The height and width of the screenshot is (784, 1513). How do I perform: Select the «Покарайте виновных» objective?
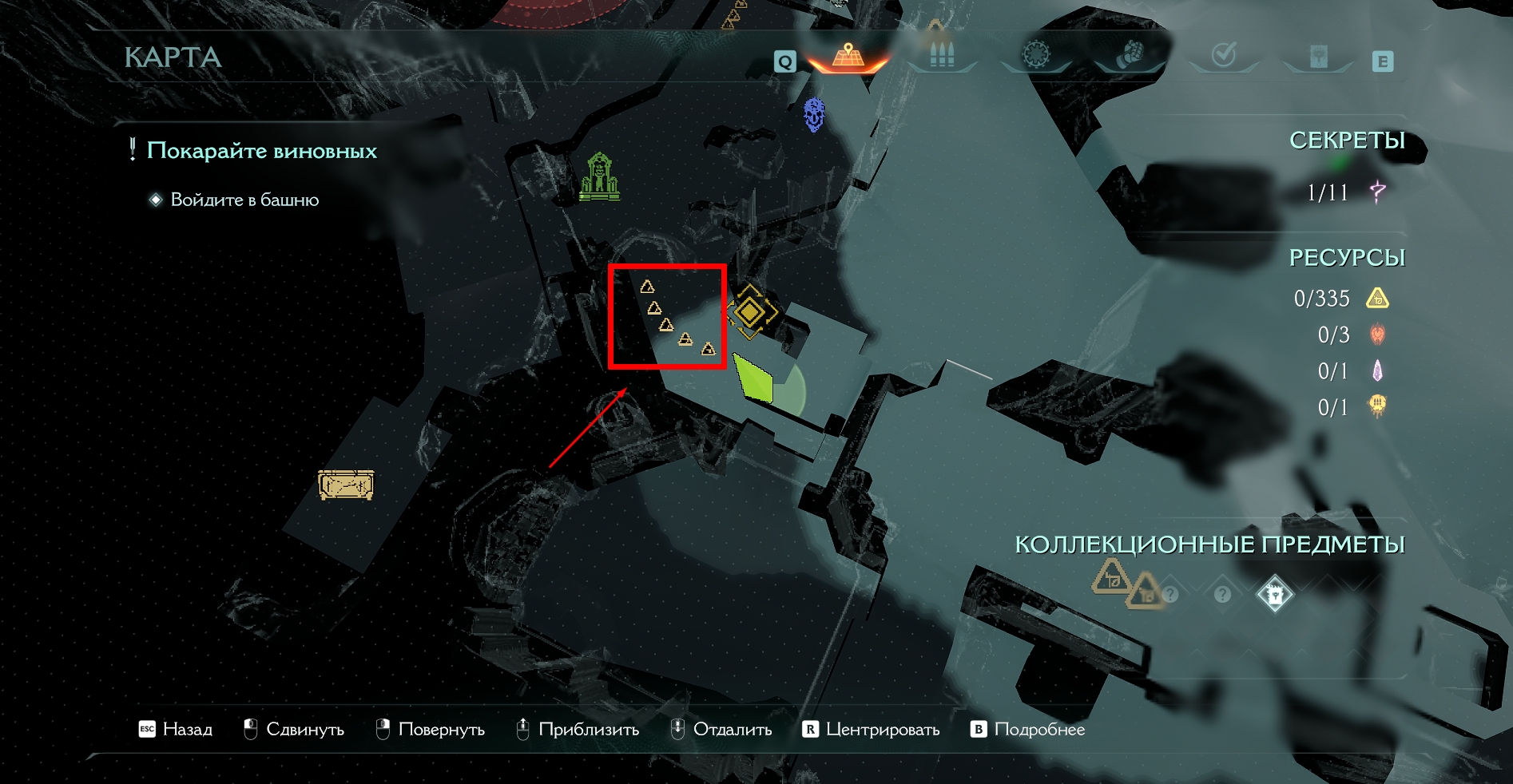point(261,151)
